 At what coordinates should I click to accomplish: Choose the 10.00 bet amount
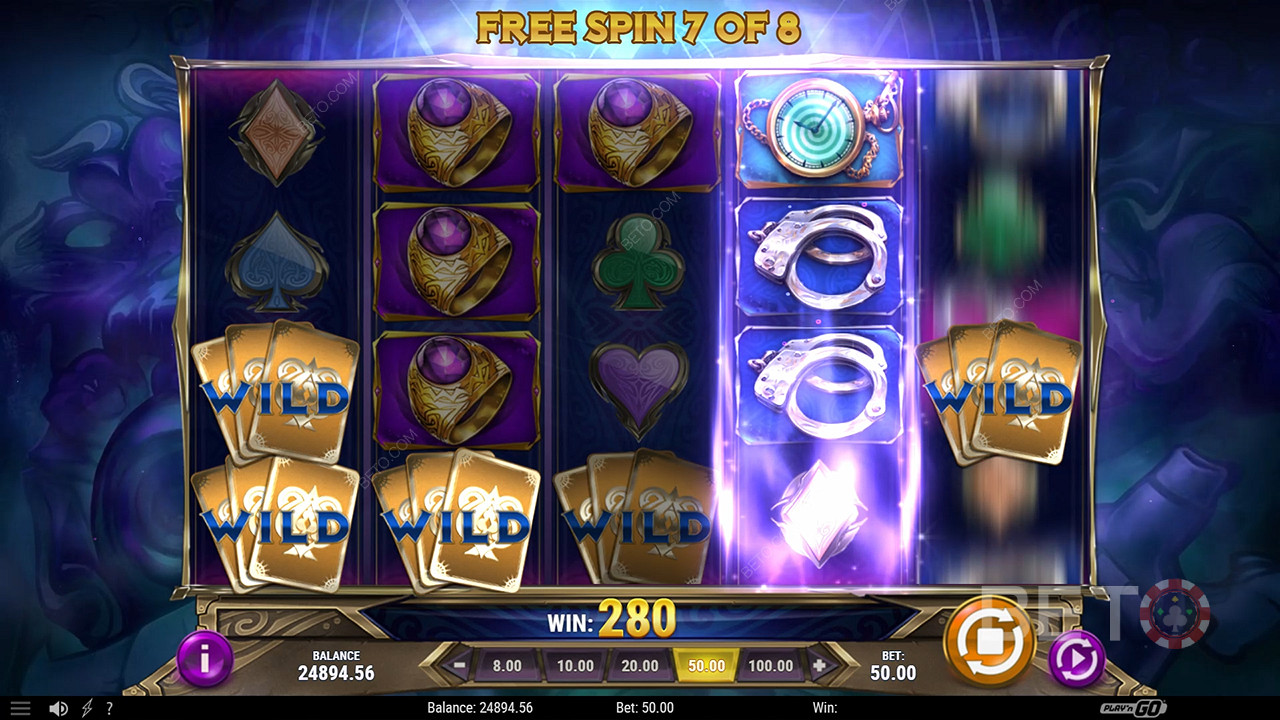(575, 665)
